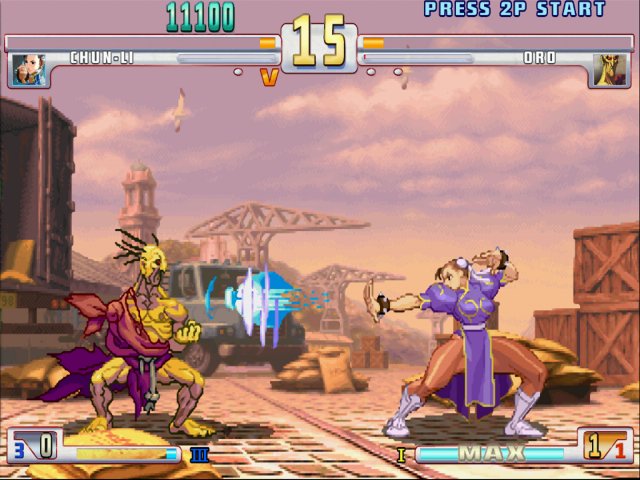This screenshot has height=480, width=640.
Task: Click Oro's player two portrait
Action: 609,70
